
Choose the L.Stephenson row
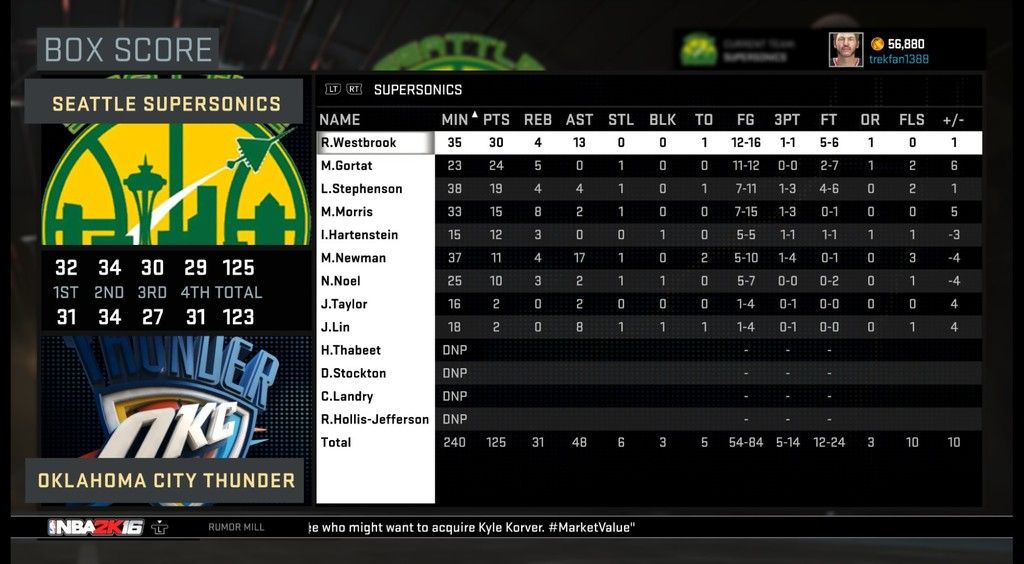click(x=361, y=189)
